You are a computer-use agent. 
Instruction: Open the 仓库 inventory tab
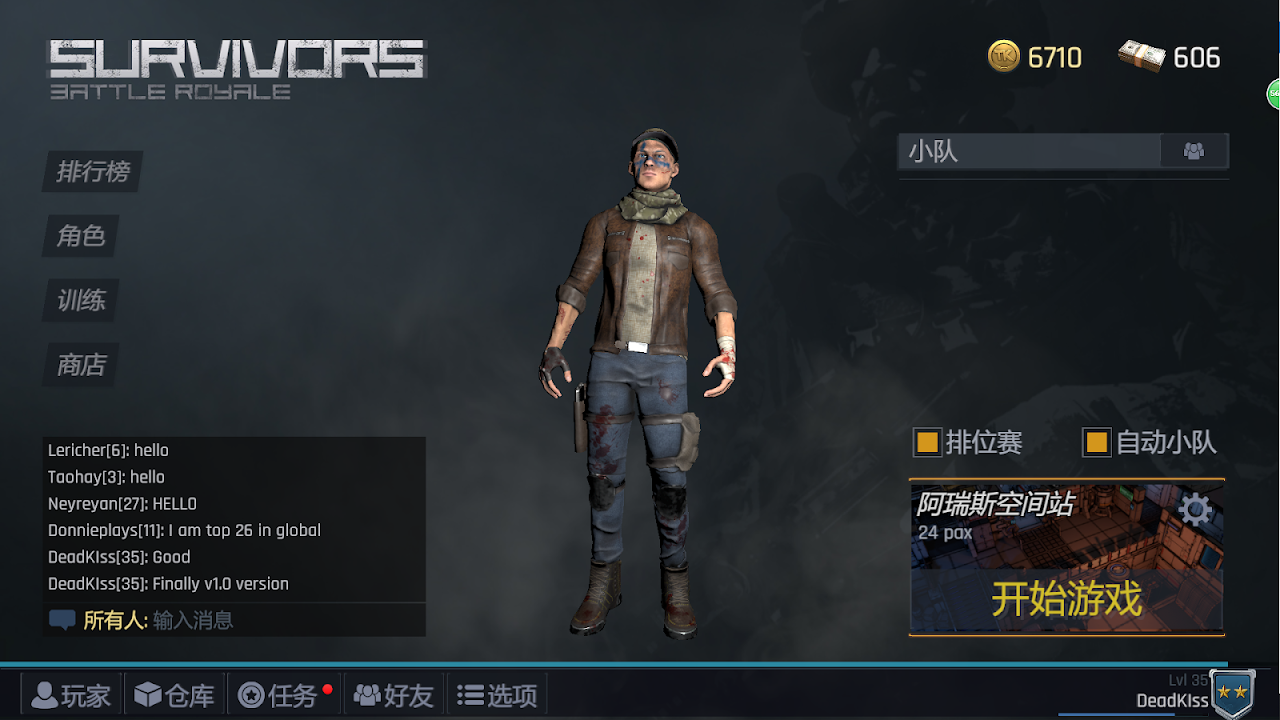pos(174,695)
